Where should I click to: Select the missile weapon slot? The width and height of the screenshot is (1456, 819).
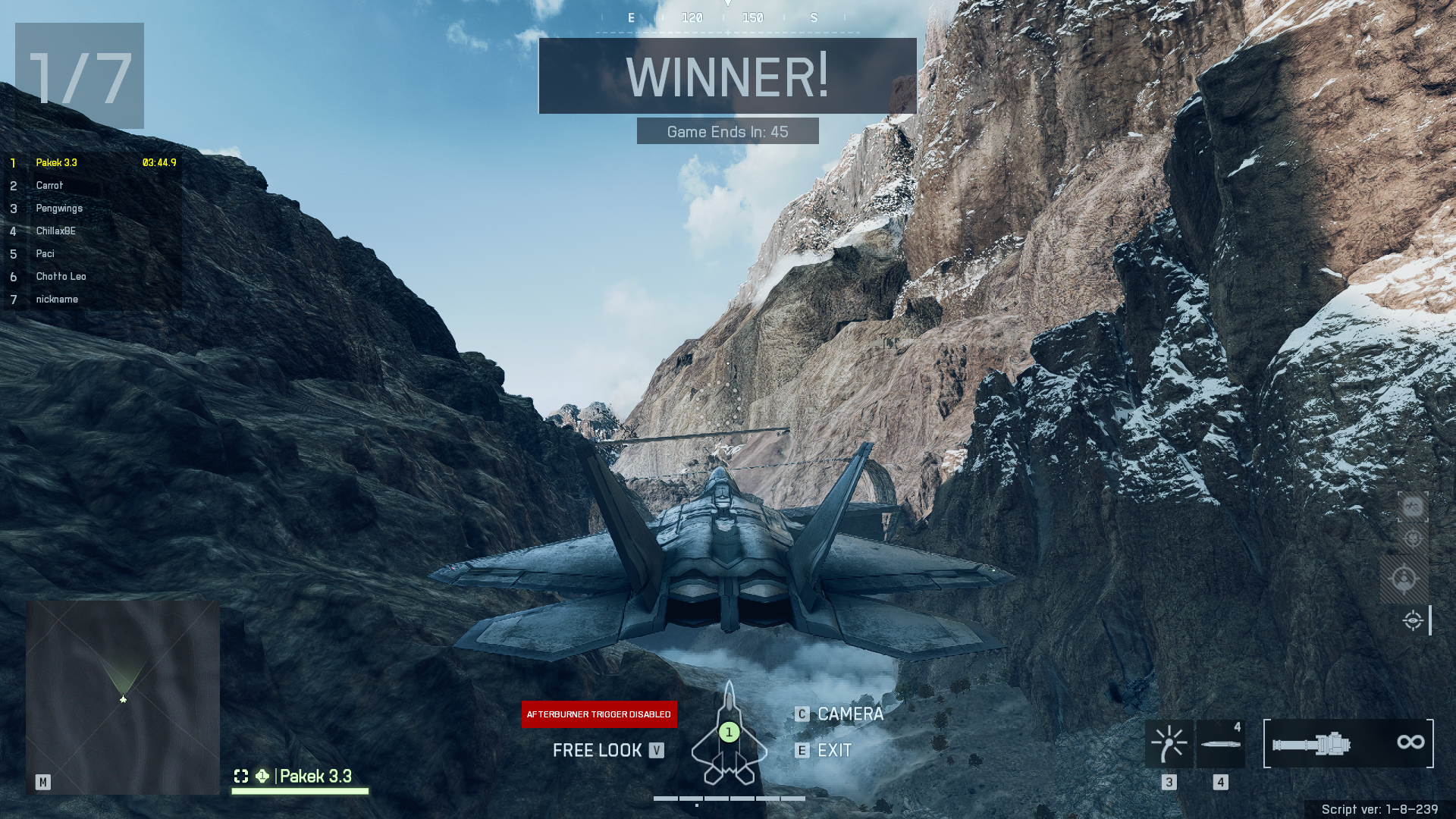1220,743
